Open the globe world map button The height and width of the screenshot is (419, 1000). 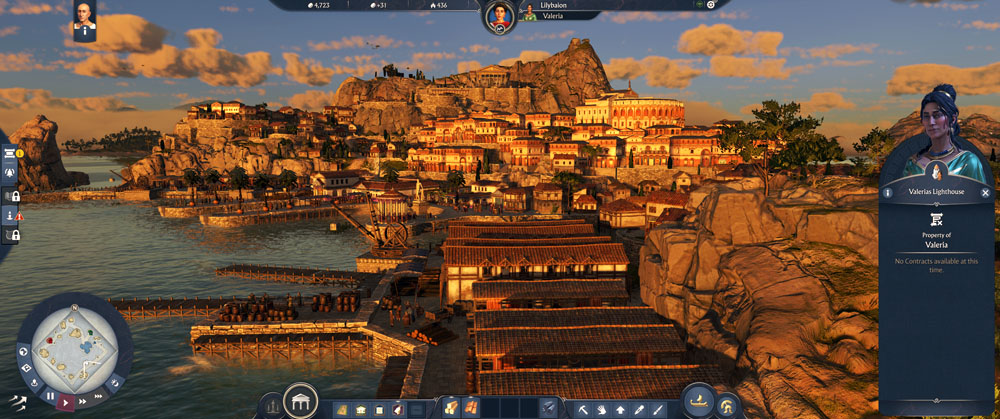point(22,350)
